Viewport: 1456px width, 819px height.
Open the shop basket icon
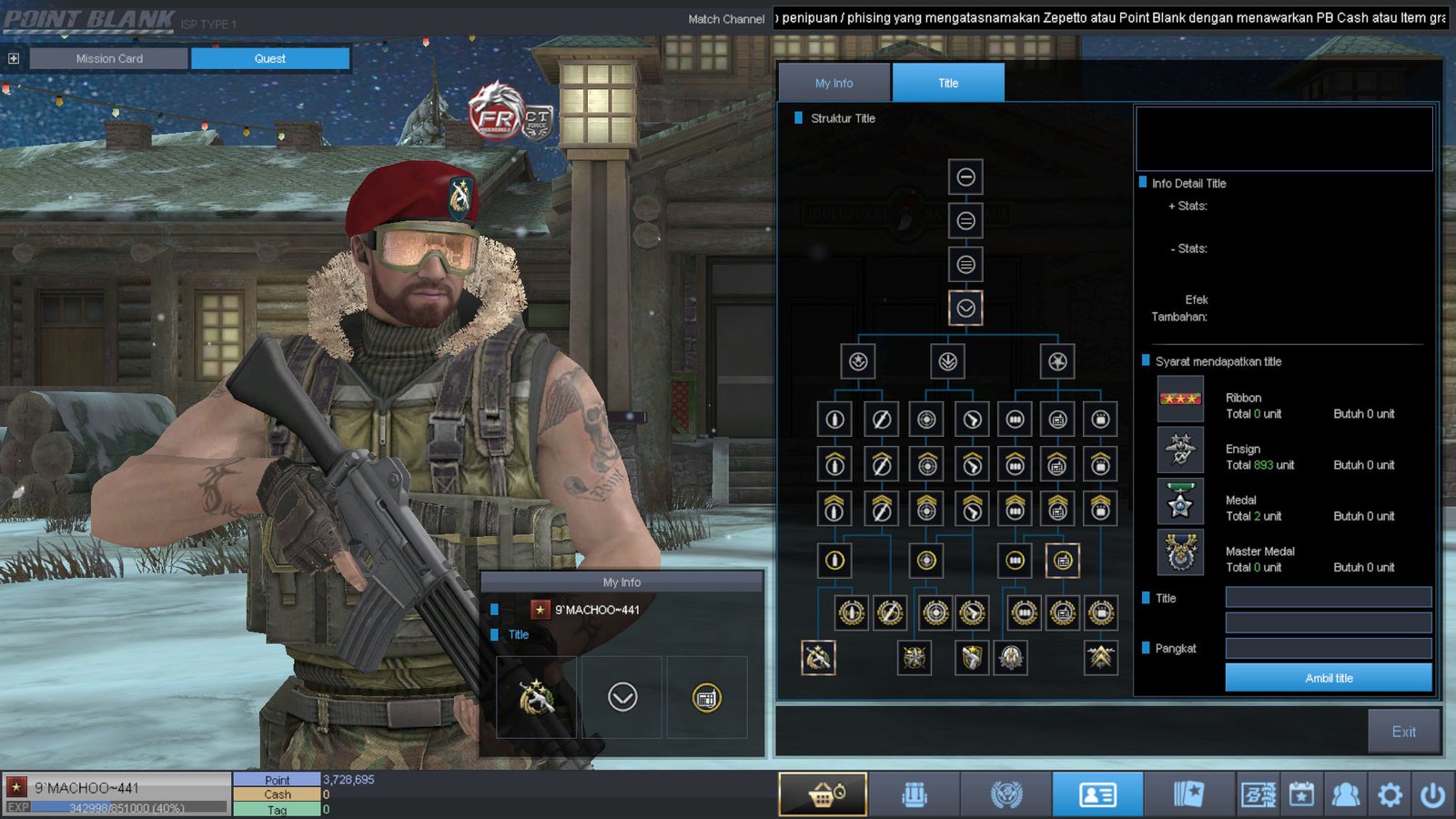pos(824,794)
